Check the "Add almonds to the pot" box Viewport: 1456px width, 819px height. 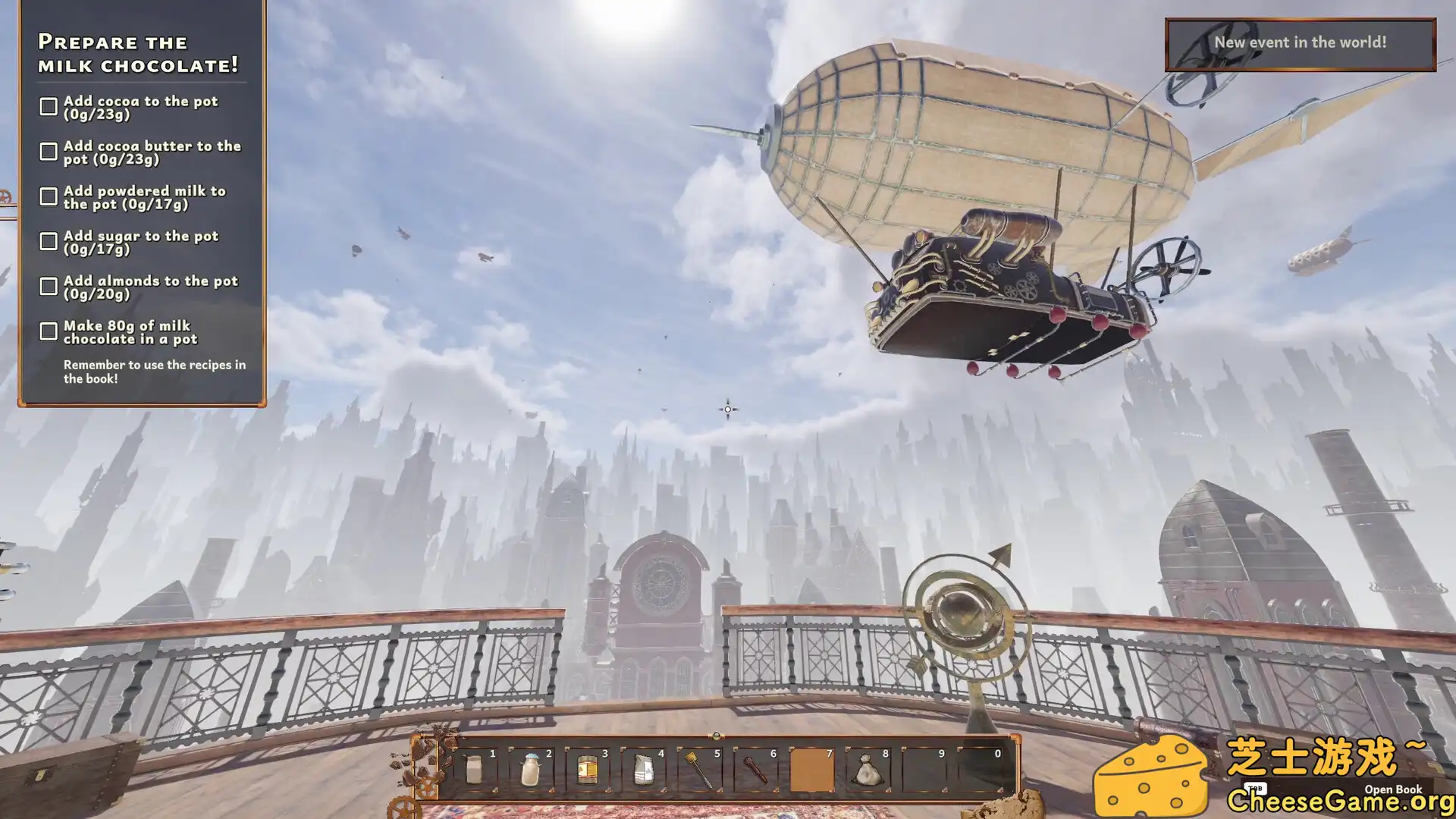coord(49,286)
